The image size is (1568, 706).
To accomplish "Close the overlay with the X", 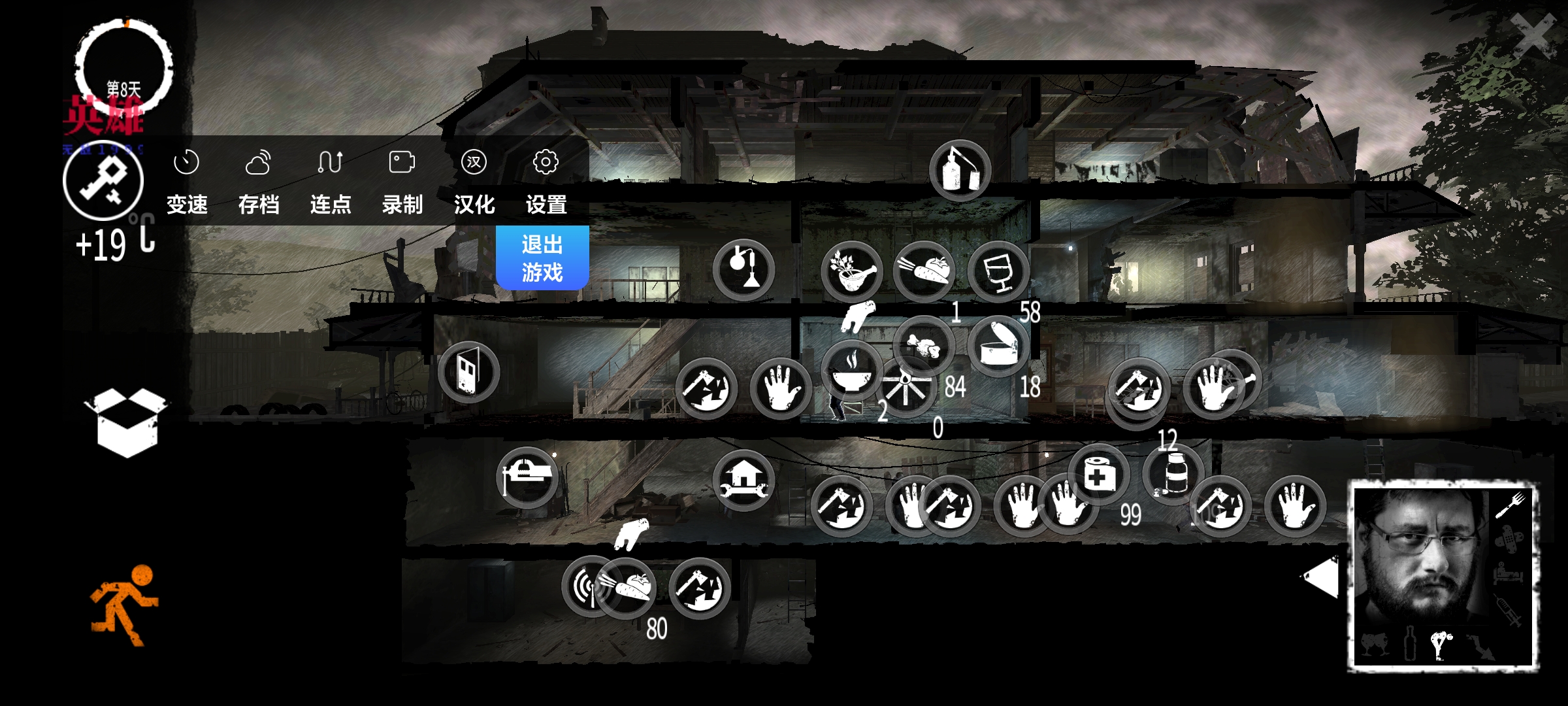I will click(1533, 36).
